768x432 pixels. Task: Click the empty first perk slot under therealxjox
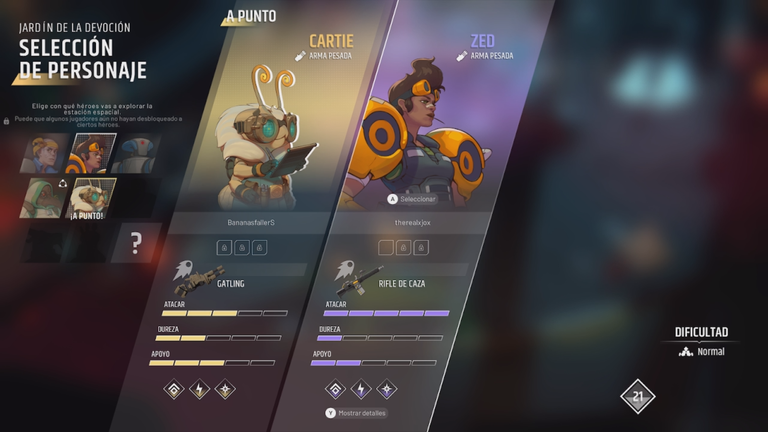pos(385,247)
